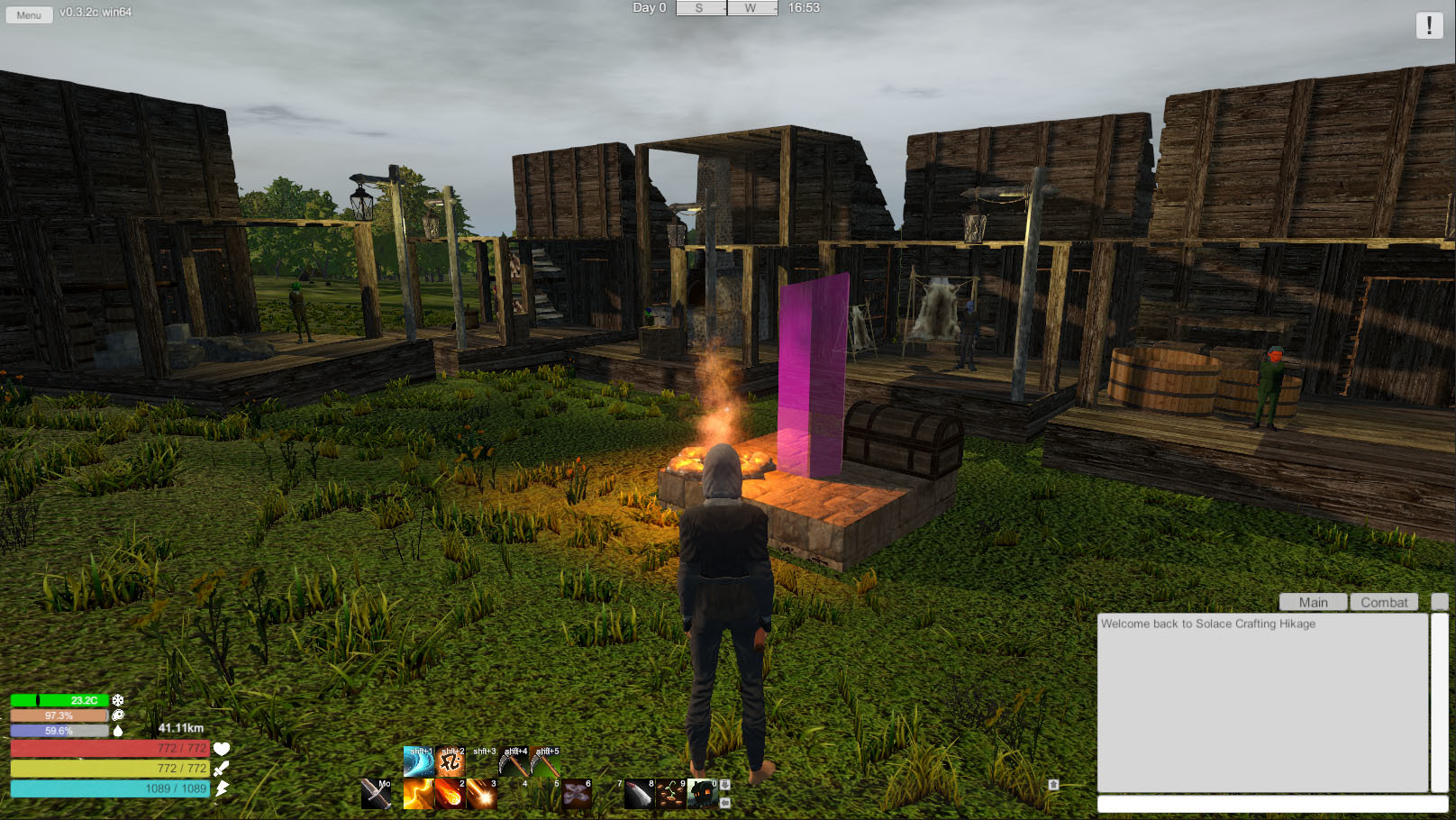Select the seedling item in slot 9
This screenshot has width=1456, height=820.
(670, 794)
